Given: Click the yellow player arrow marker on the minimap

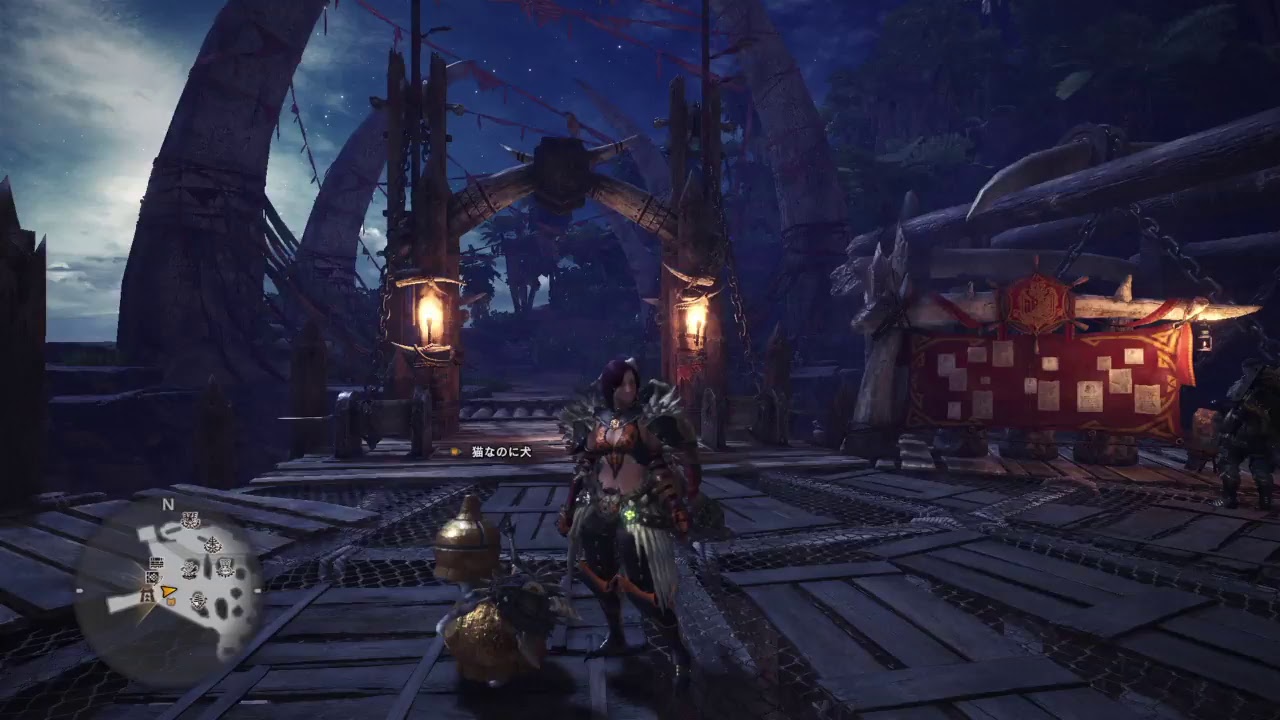Looking at the screenshot, I should 168,592.
